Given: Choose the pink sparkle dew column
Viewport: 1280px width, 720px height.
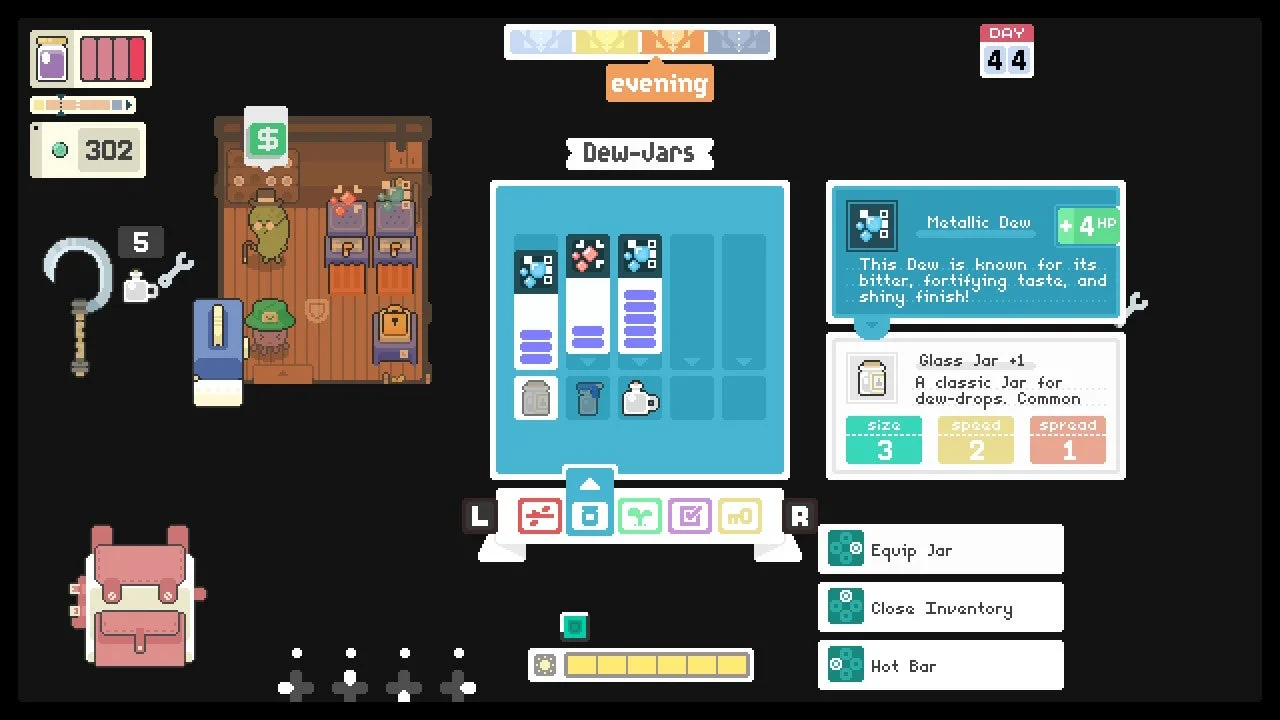Looking at the screenshot, I should (x=588, y=295).
